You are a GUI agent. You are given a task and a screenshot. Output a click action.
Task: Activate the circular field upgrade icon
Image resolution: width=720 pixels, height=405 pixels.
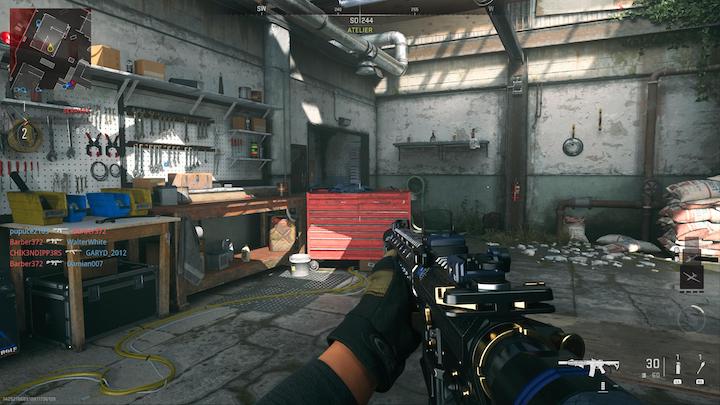click(x=691, y=318)
